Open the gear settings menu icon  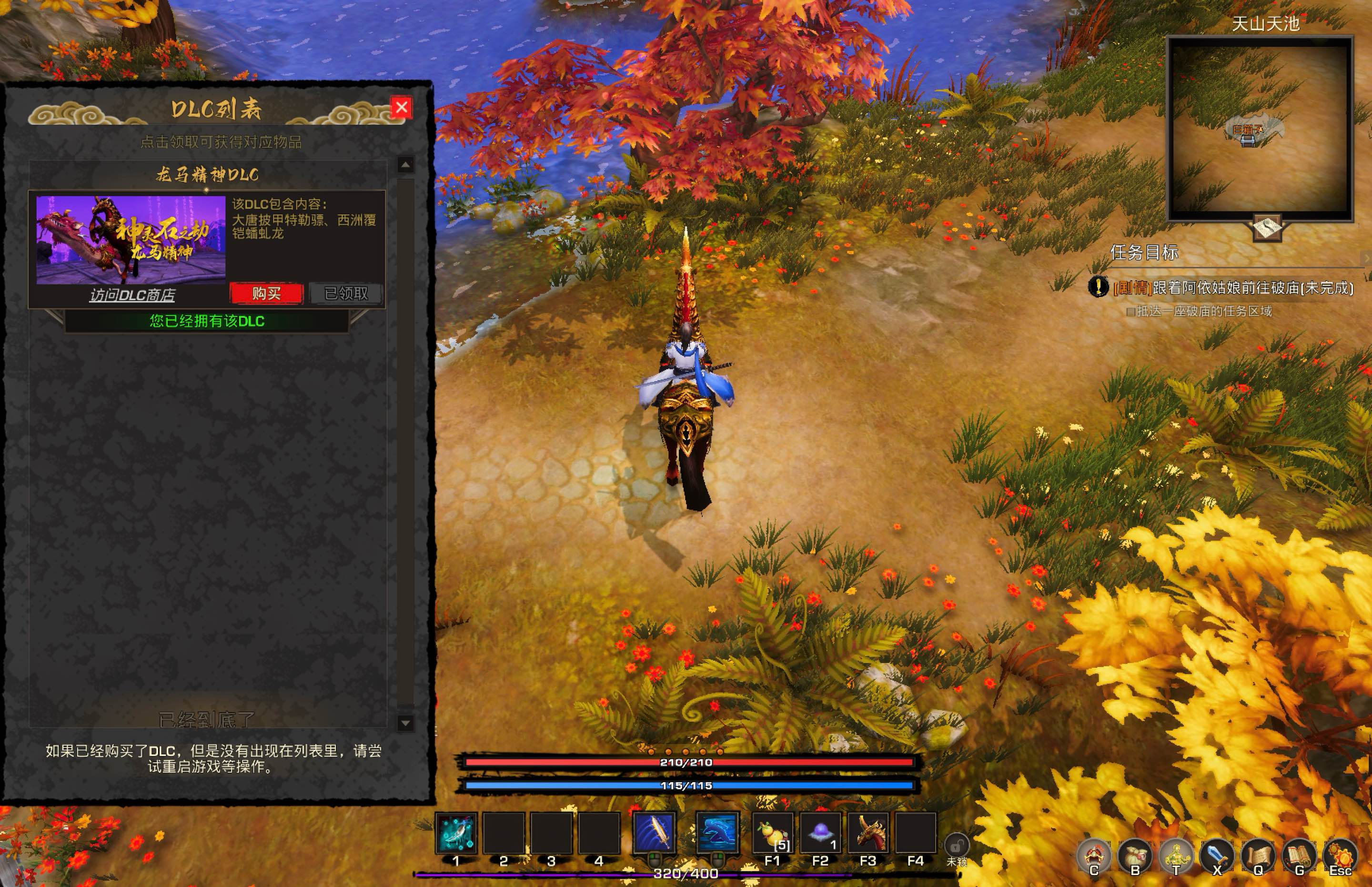[x=1341, y=856]
